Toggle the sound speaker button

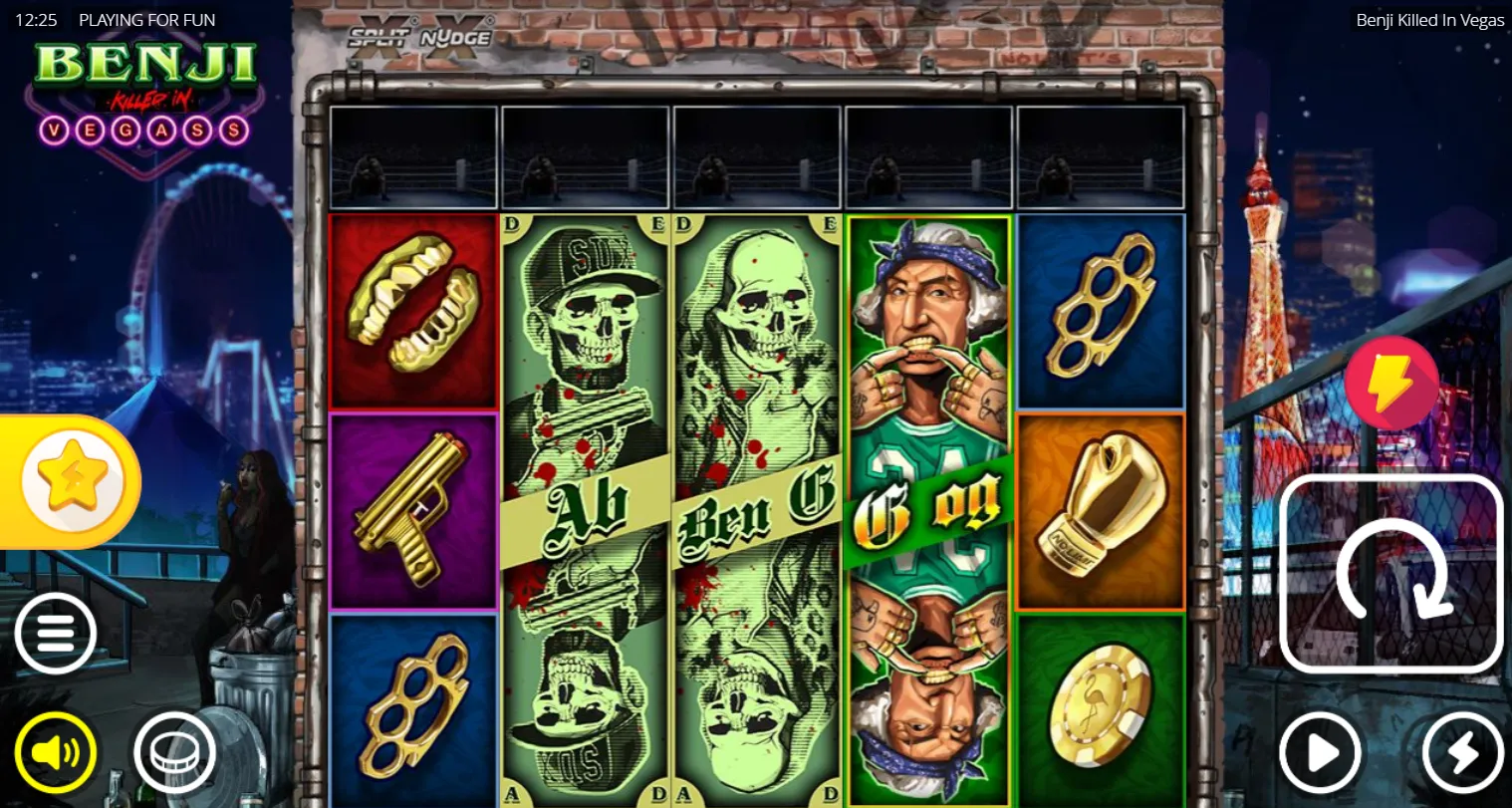click(56, 752)
